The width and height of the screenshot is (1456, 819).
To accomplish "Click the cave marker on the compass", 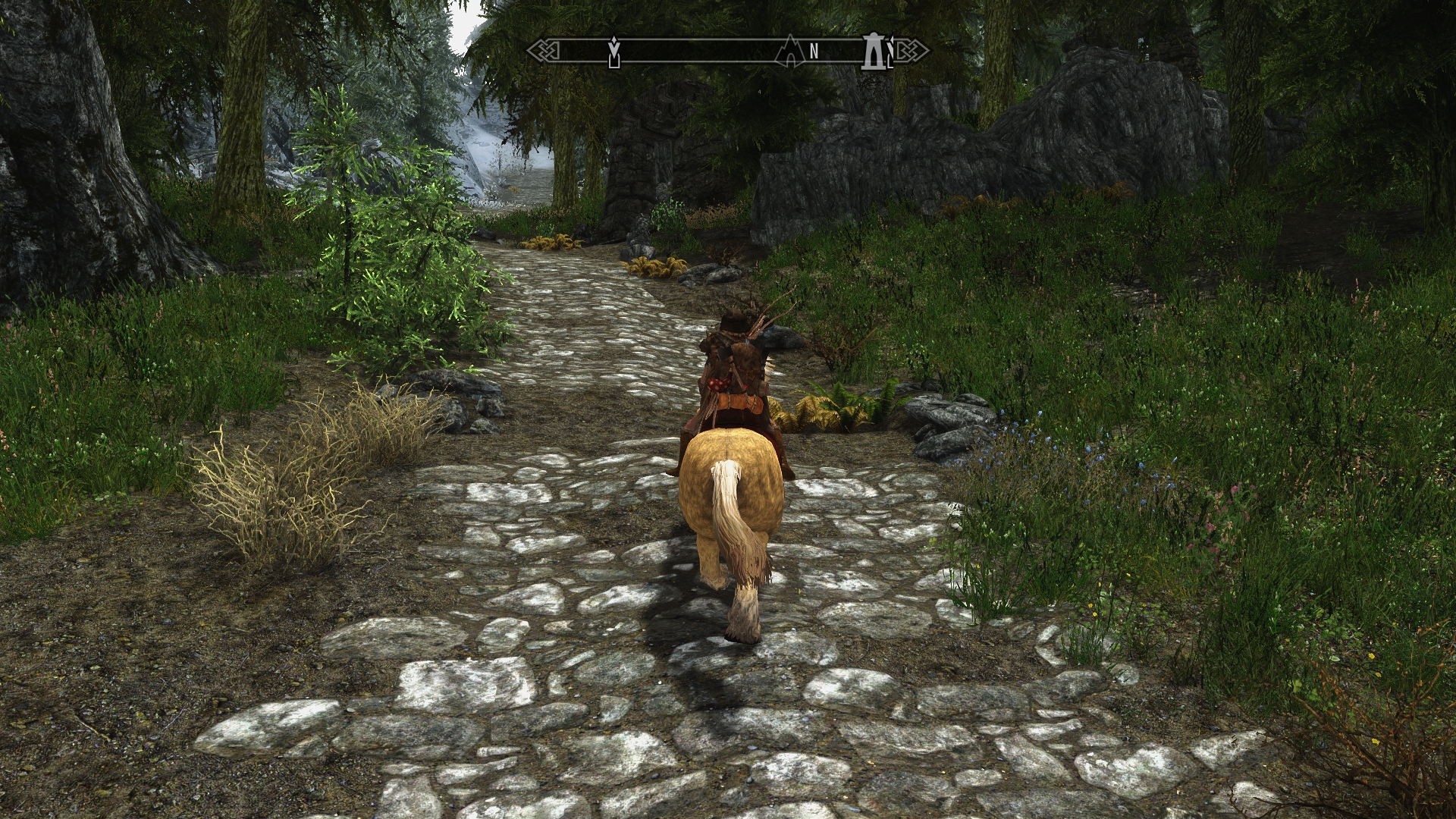I will click(789, 50).
